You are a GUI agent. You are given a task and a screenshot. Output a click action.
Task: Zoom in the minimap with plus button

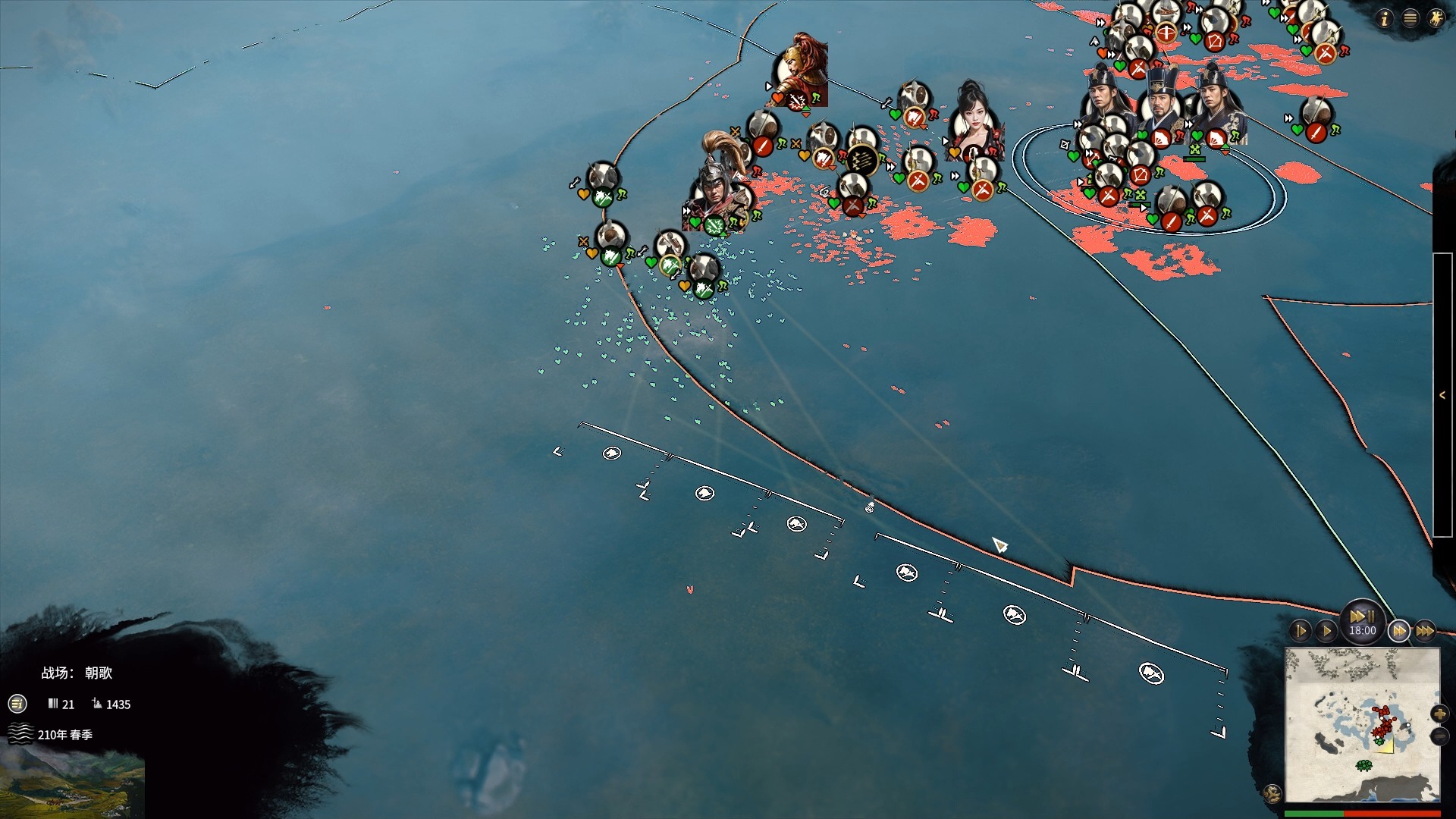coord(1439,714)
